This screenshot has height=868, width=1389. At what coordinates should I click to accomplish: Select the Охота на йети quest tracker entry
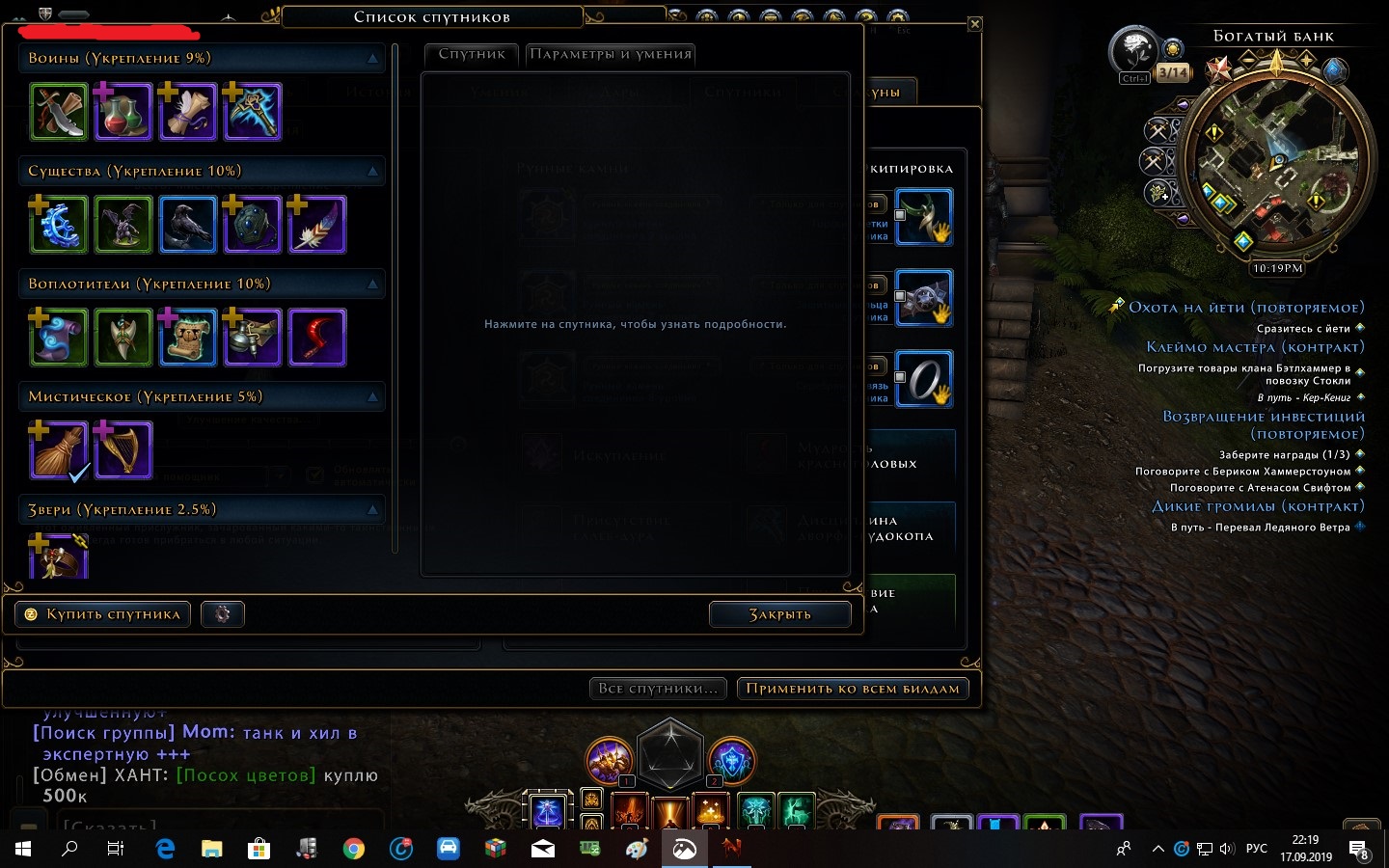click(1245, 308)
